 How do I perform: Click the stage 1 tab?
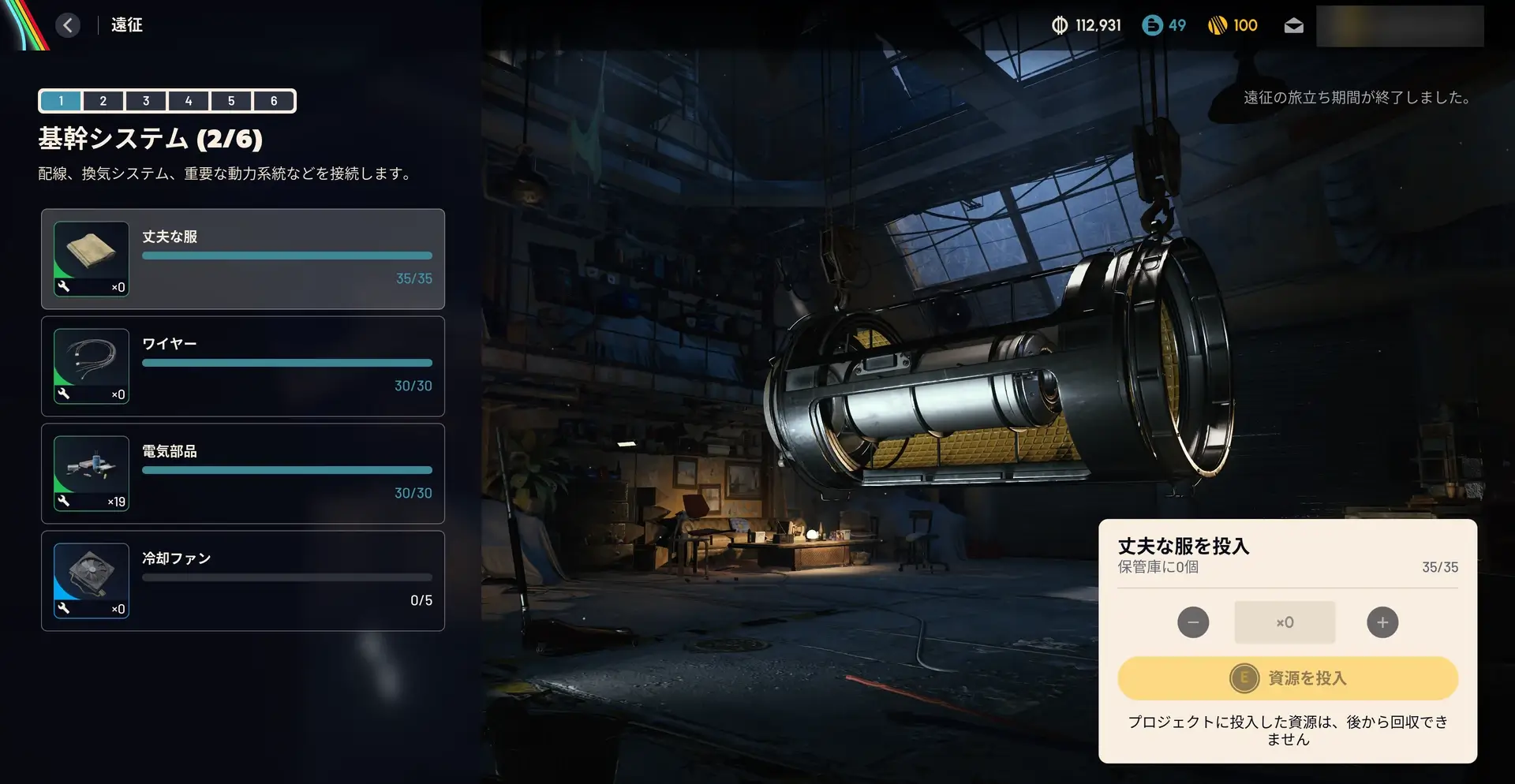61,101
